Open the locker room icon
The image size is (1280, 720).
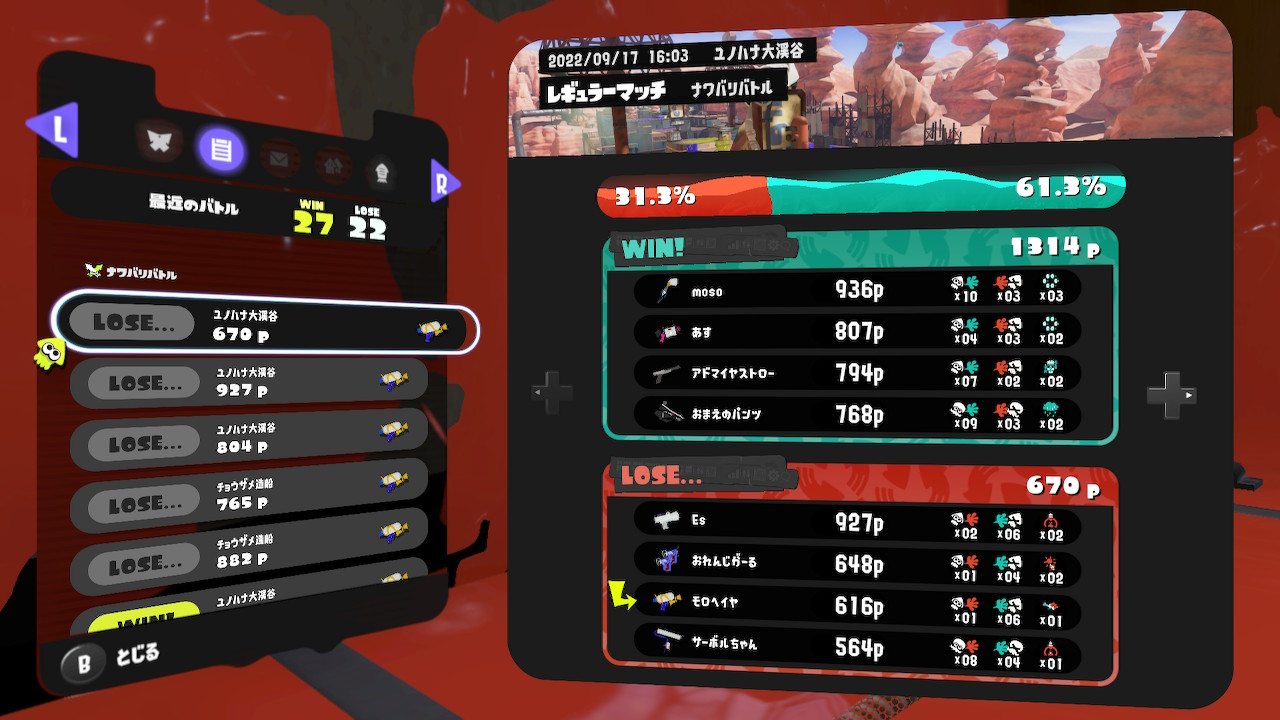point(333,166)
